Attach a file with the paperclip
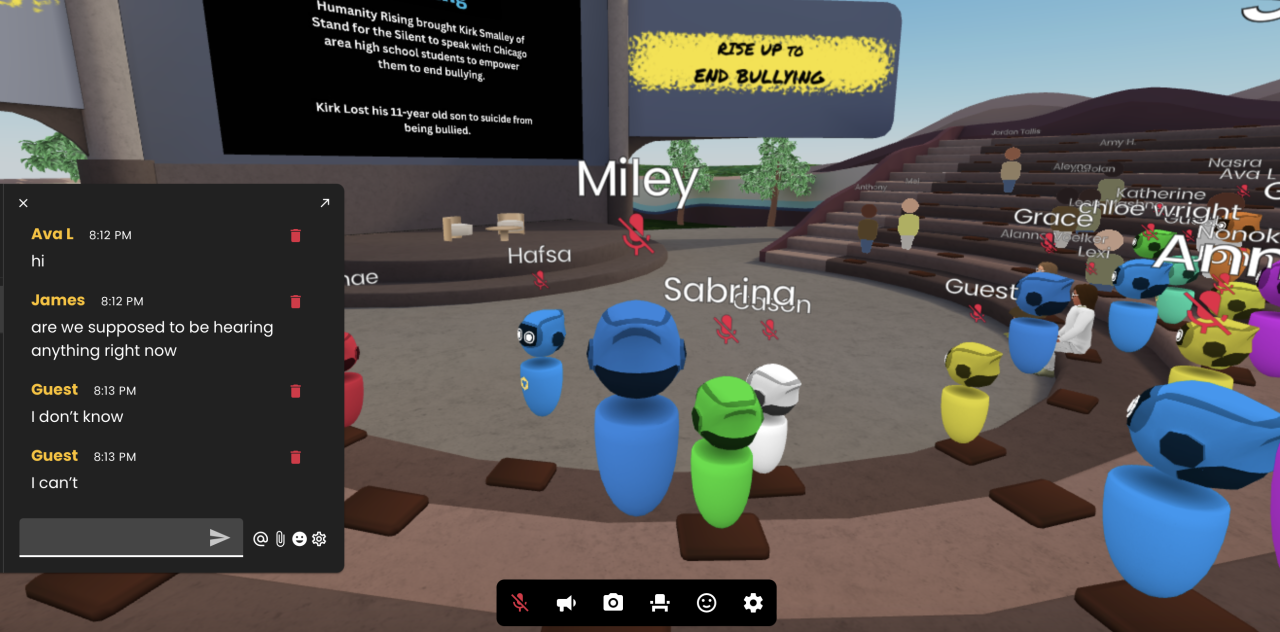This screenshot has height=632, width=1280. point(280,539)
